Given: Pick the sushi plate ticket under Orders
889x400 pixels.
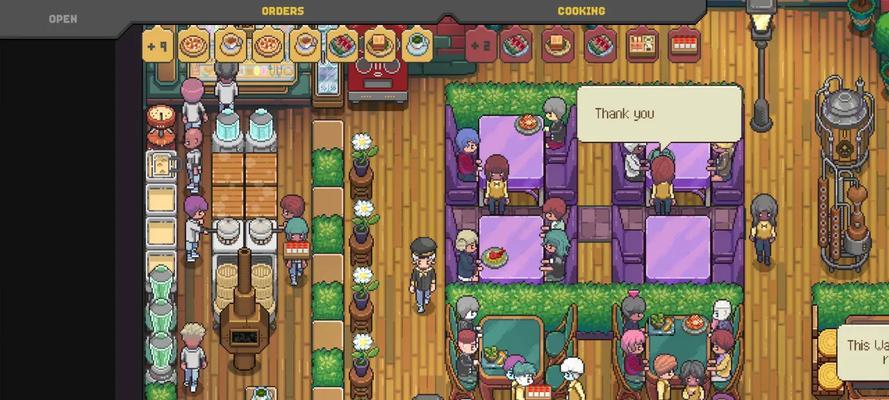Looking at the screenshot, I should coord(342,45).
